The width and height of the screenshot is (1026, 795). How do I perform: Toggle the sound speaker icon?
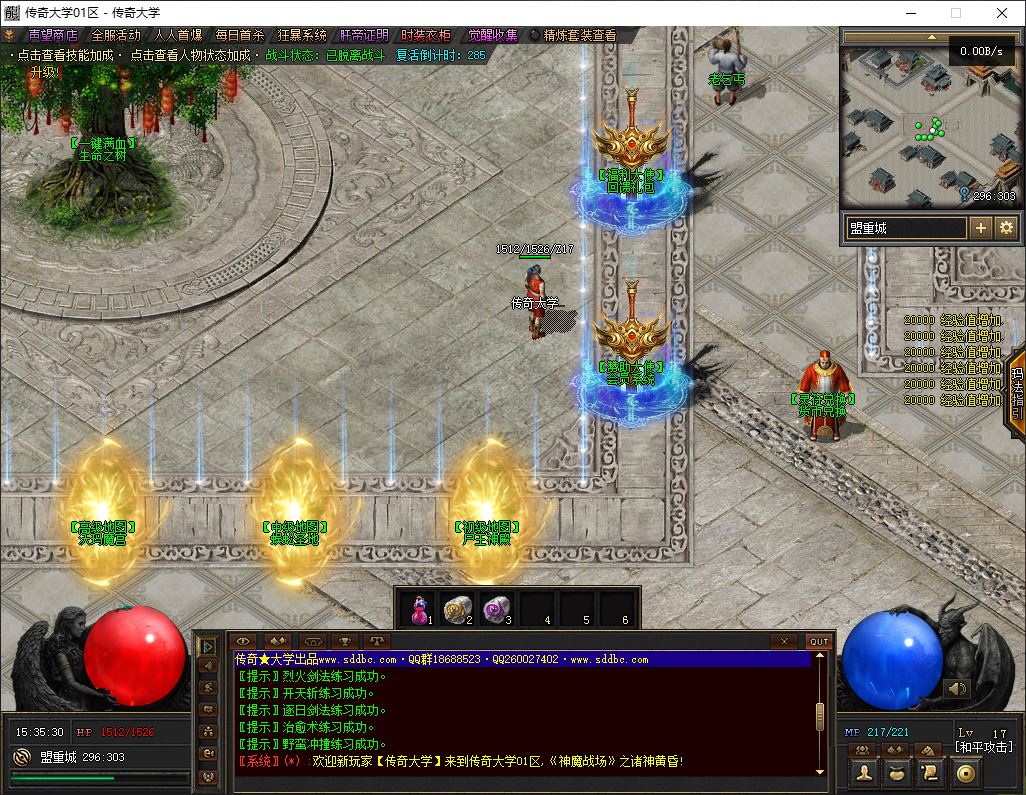957,688
